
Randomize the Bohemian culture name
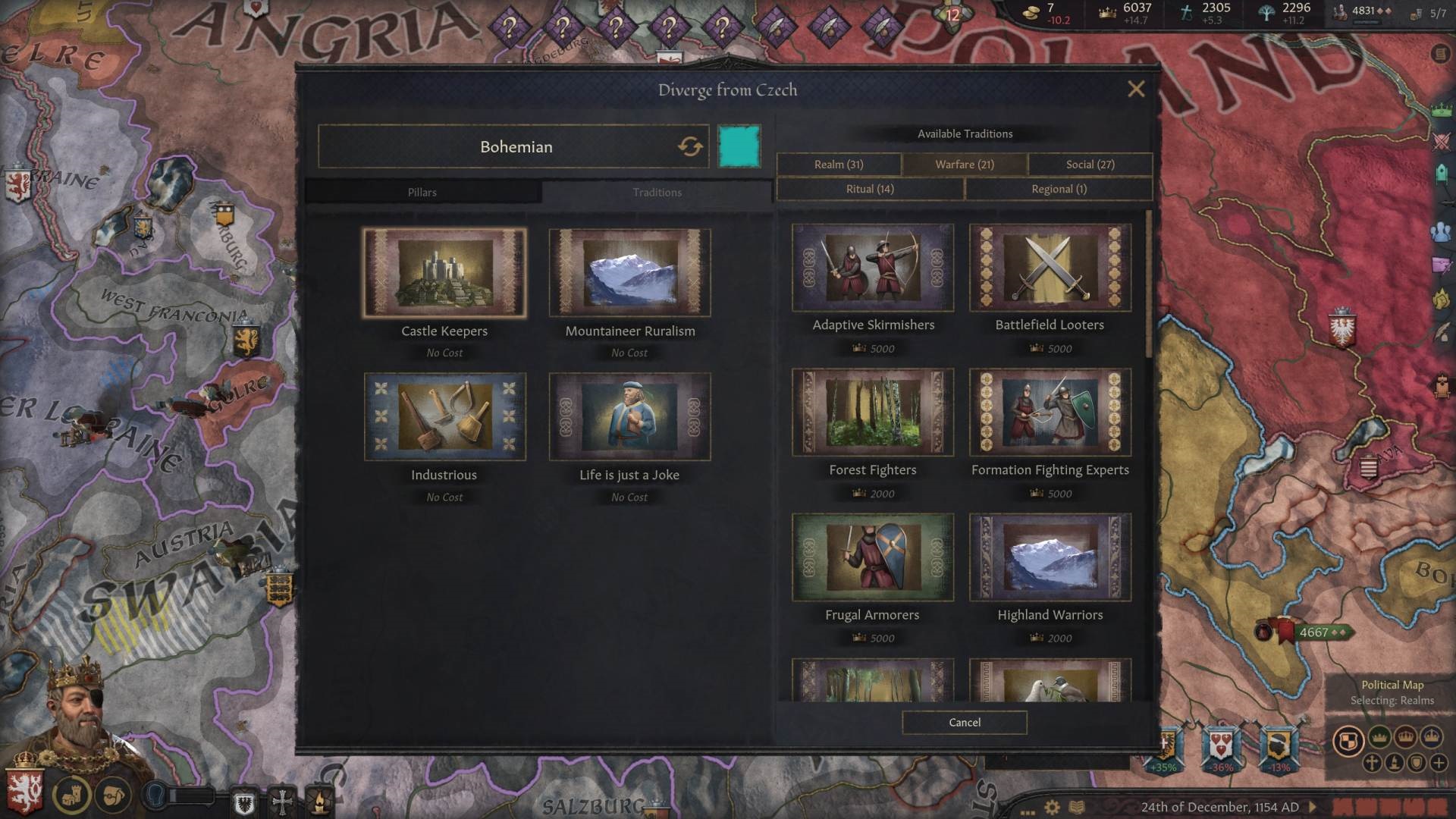pos(689,146)
